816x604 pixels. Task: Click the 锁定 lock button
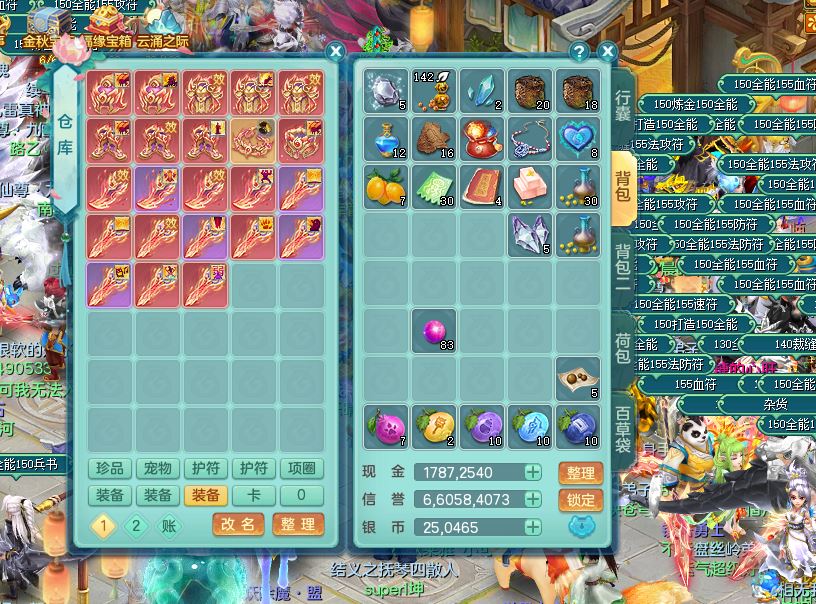[580, 500]
